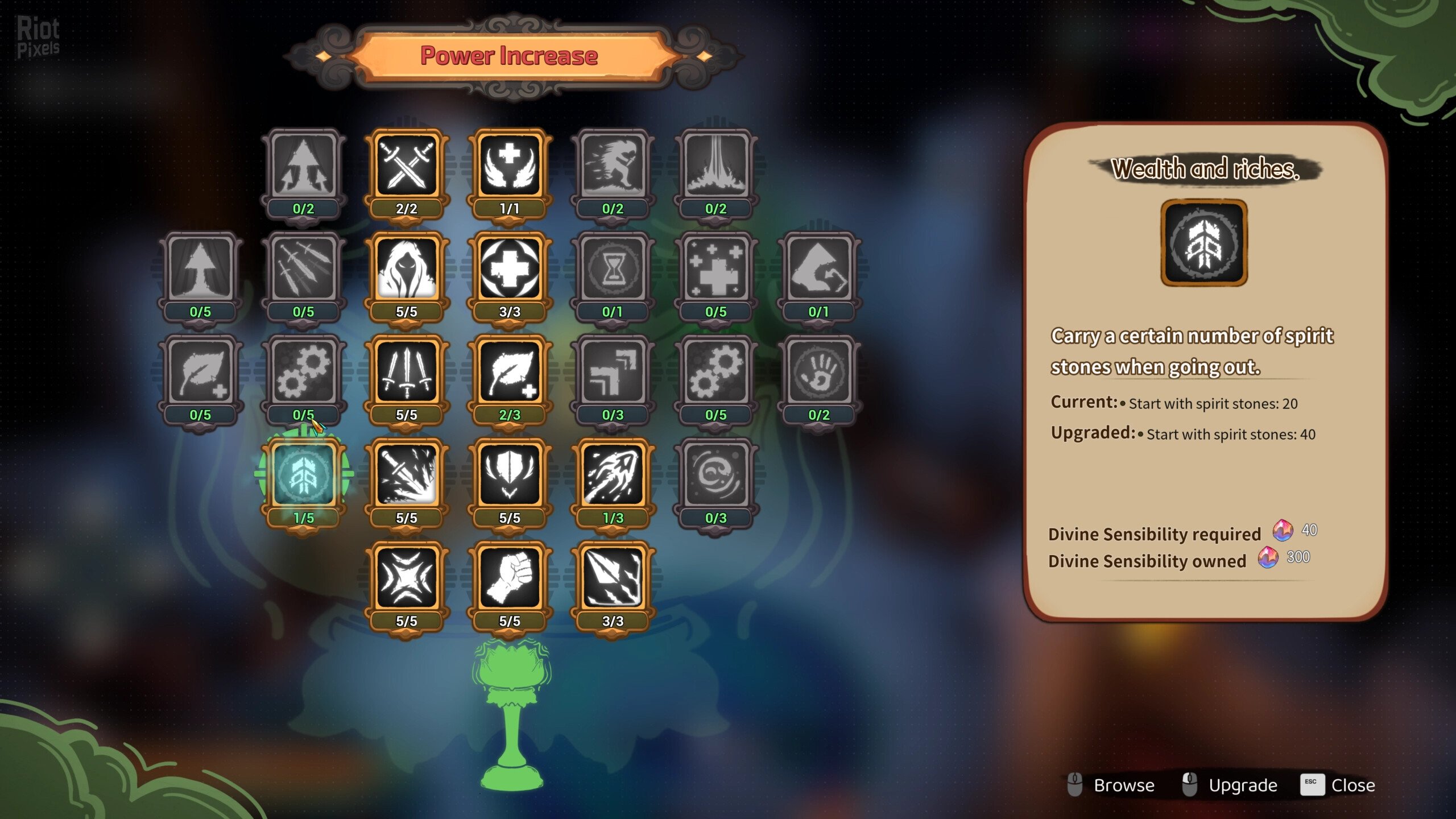1456x819 pixels.
Task: Select the hooded figure upgrade node
Action: (x=406, y=268)
